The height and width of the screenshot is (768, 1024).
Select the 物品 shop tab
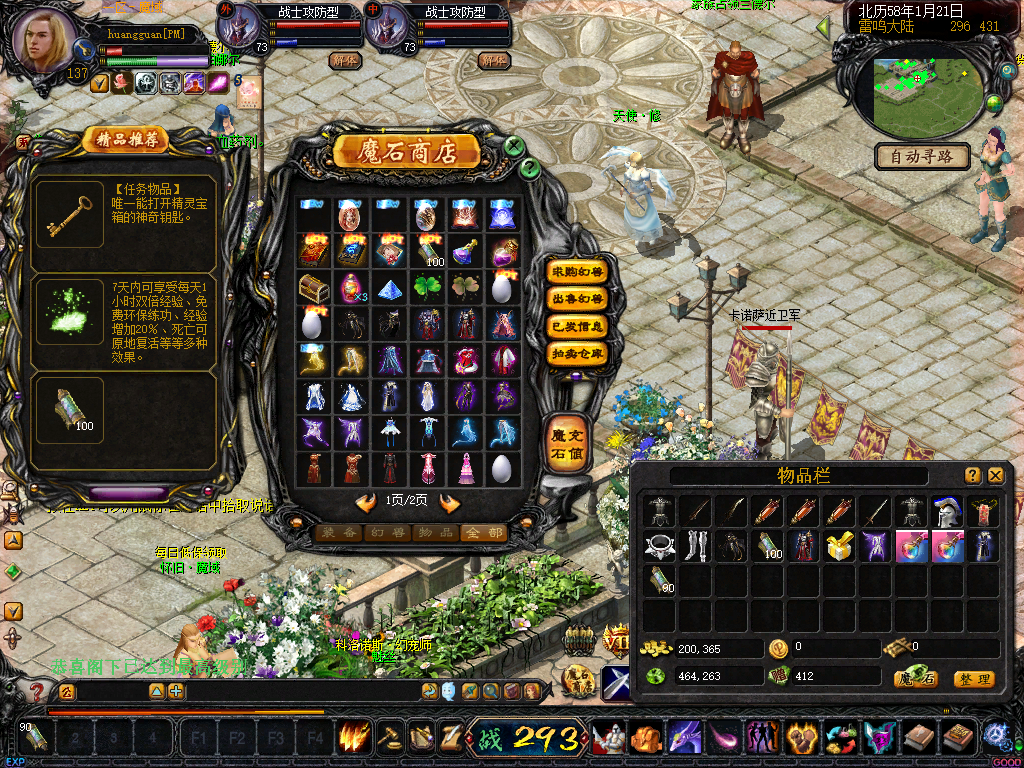point(435,533)
